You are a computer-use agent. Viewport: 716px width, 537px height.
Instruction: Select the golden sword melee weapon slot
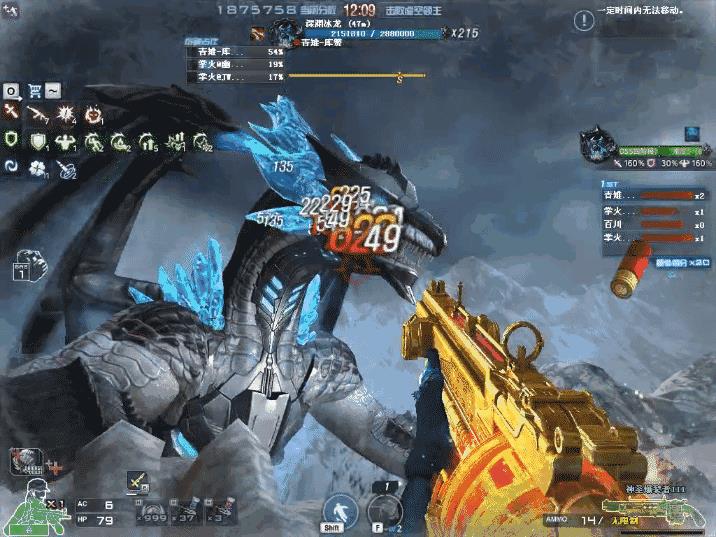pyautogui.click(x=134, y=483)
